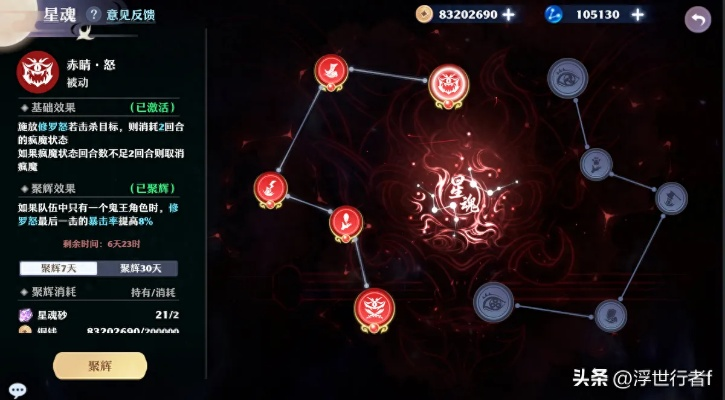Open the chat bubble icon
Viewport: 725px width, 400px height.
pyautogui.click(x=17, y=390)
